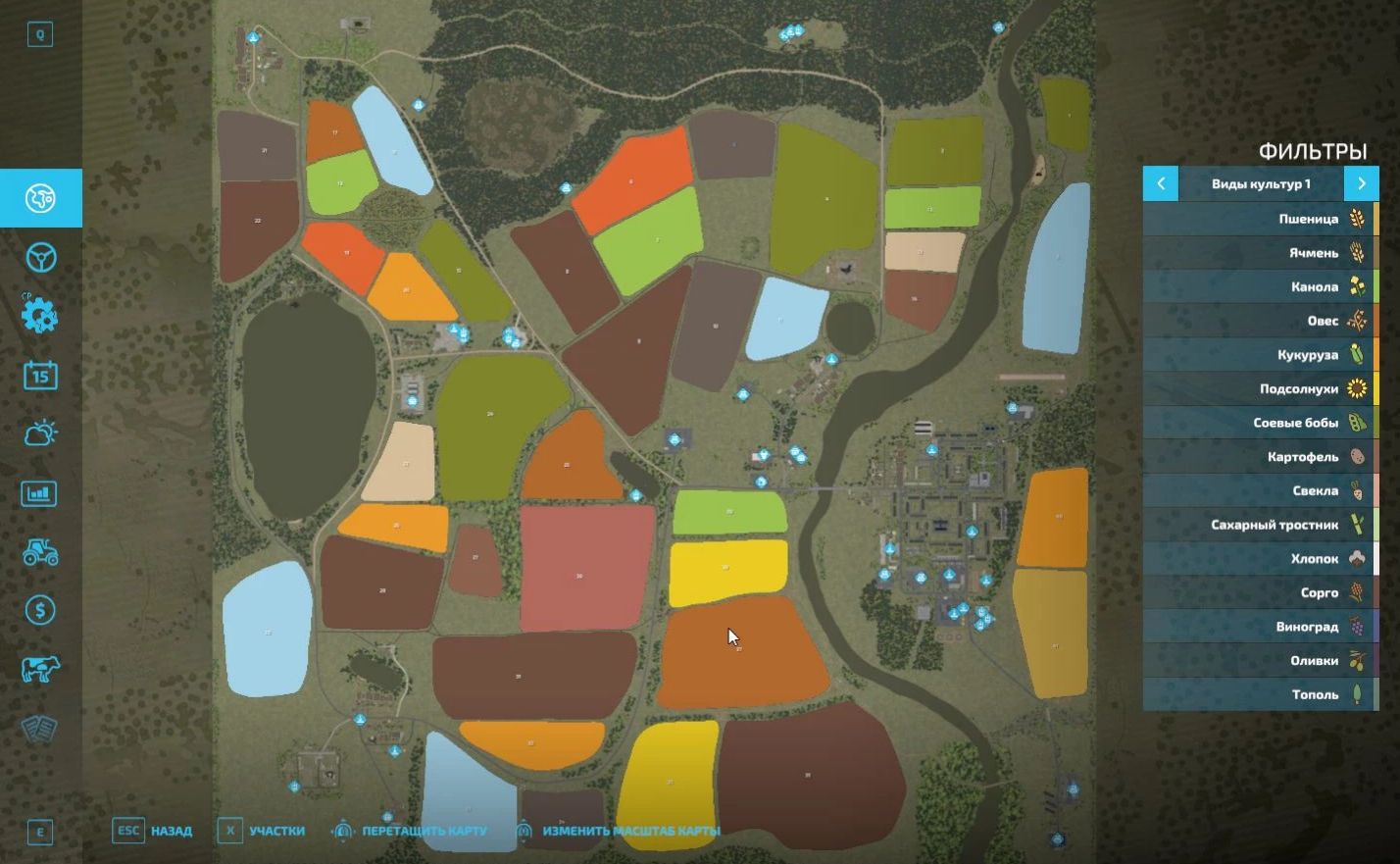Image resolution: width=1400 pixels, height=864 pixels.
Task: Switch to the tractor garage tab
Action: coord(40,552)
